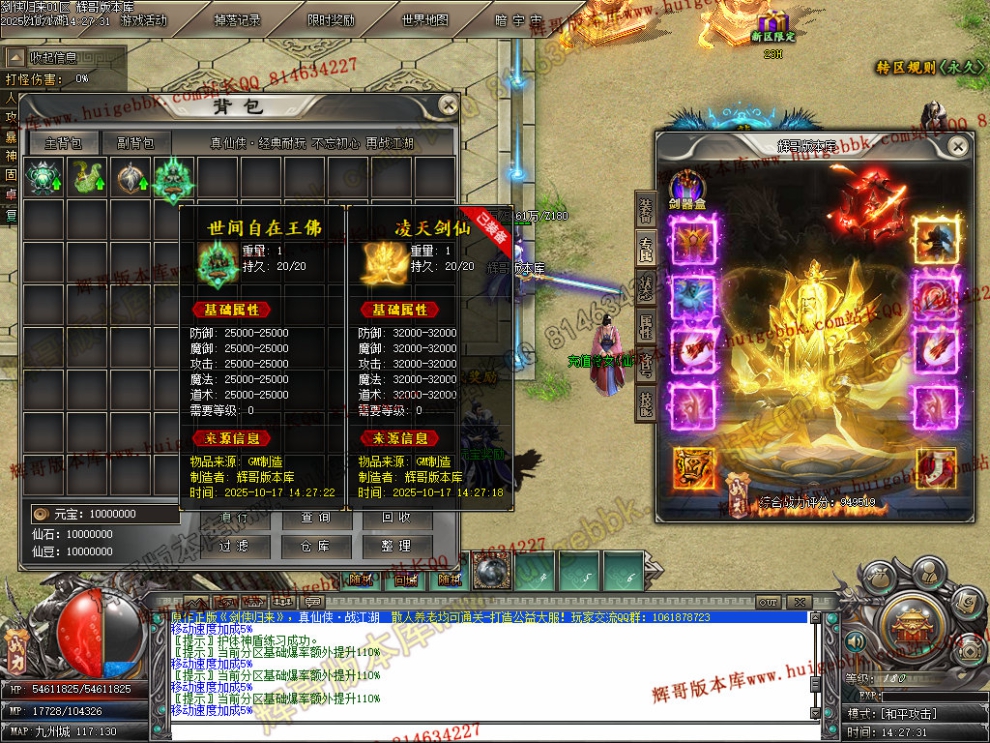Open the 仓库 warehouse from the bag
The image size is (990, 743).
pos(314,546)
